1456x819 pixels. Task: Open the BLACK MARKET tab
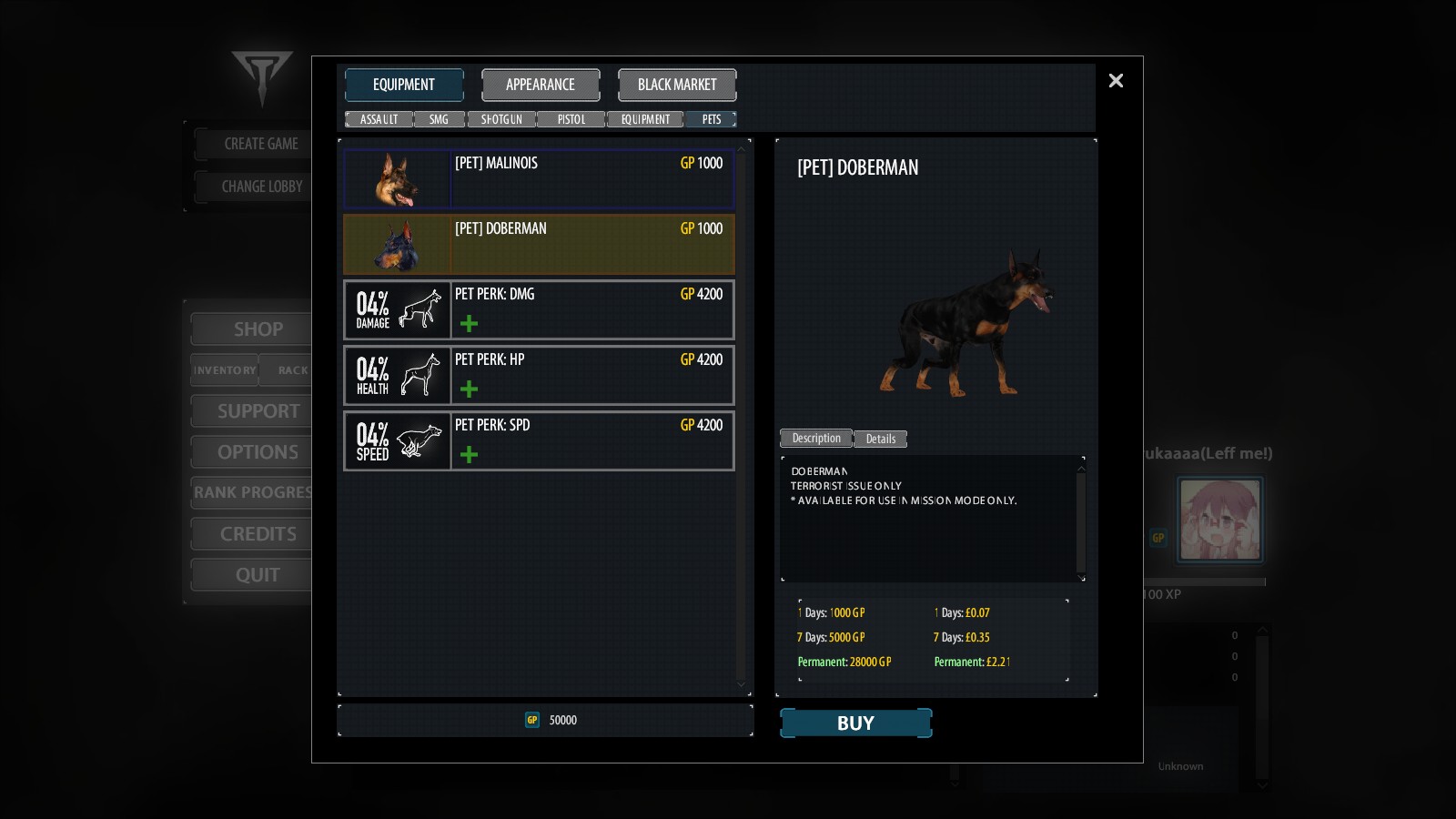click(677, 85)
